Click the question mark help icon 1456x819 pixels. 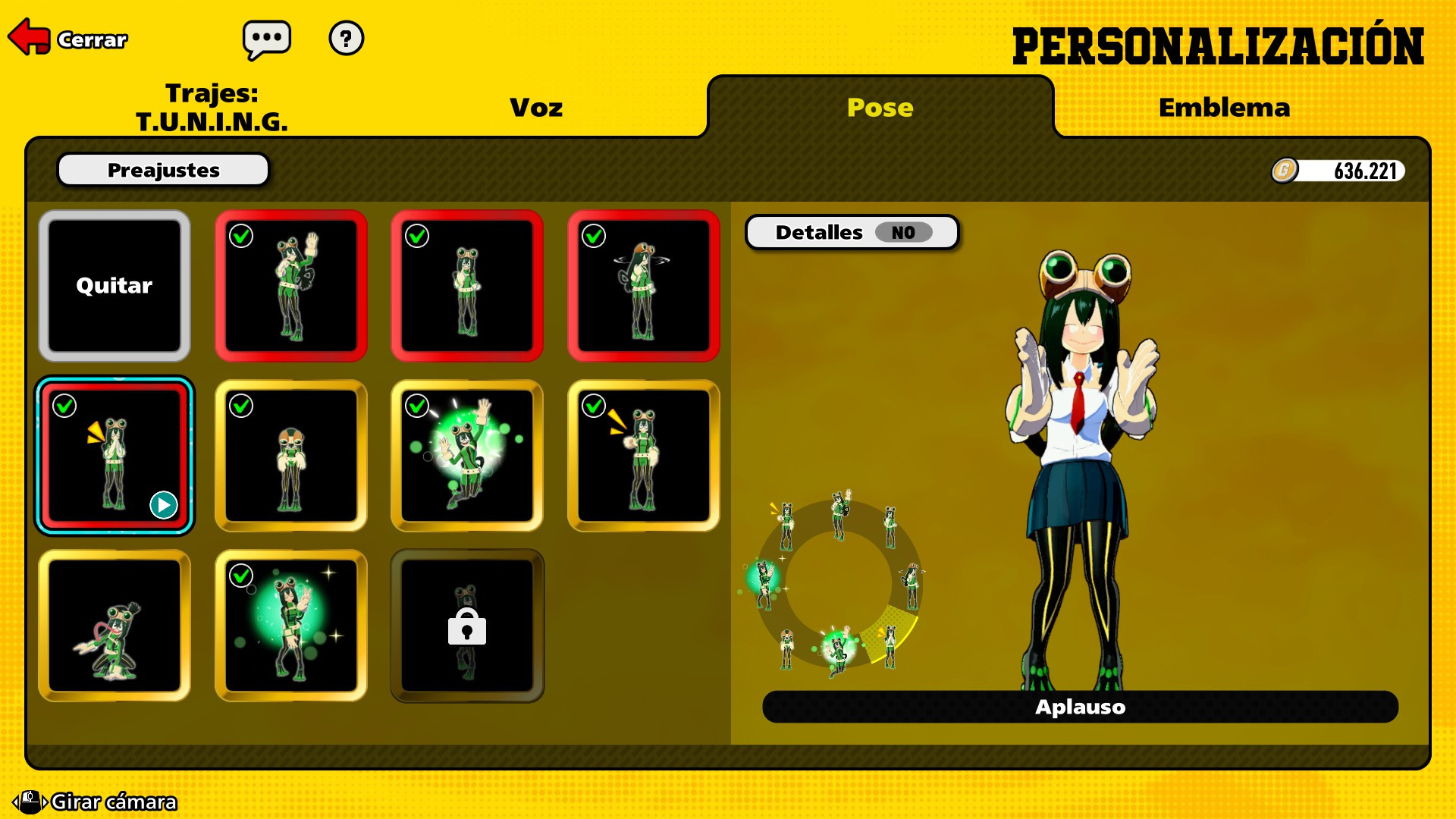tap(347, 39)
